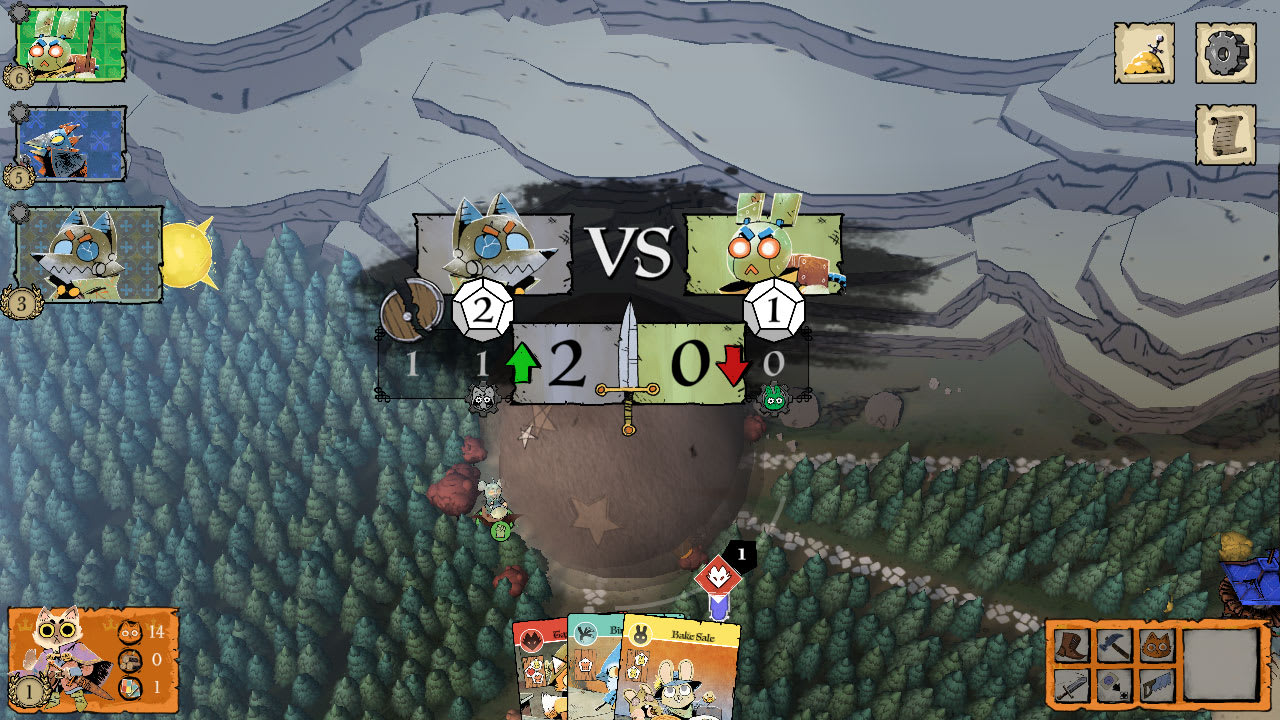Select the boots item in the crafted items panel
Viewport: 1280px width, 720px height.
pos(1072,645)
